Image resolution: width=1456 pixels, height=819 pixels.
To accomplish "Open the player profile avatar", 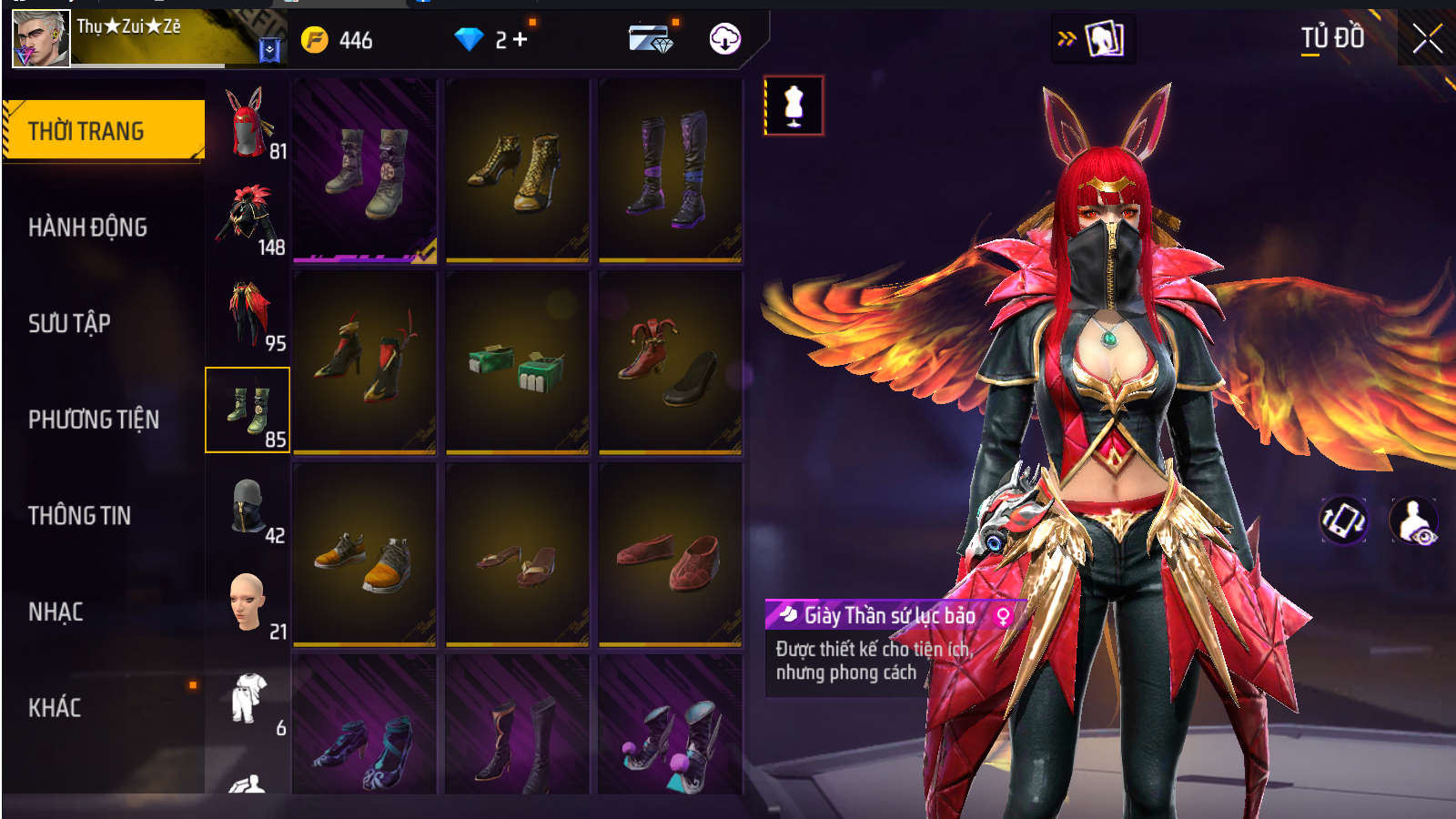I will (x=41, y=39).
